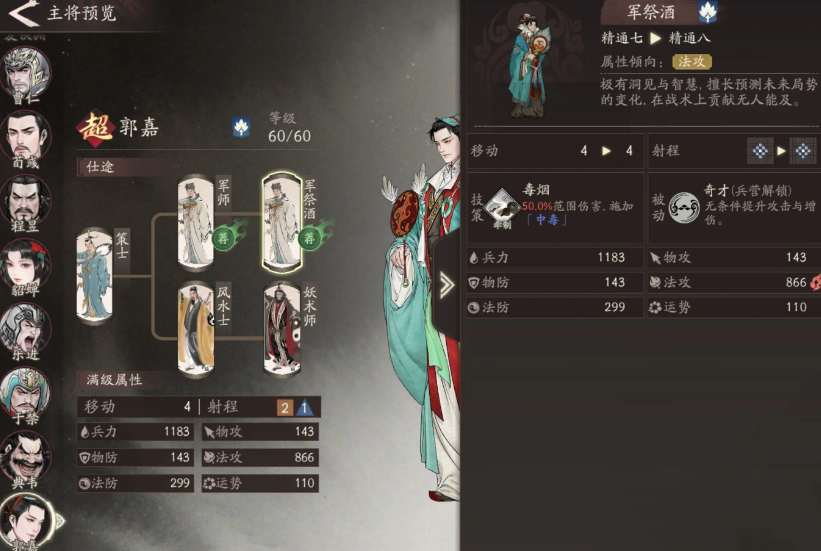
Task: Click the lotus badge next to 军祭酒 title
Action: [708, 12]
